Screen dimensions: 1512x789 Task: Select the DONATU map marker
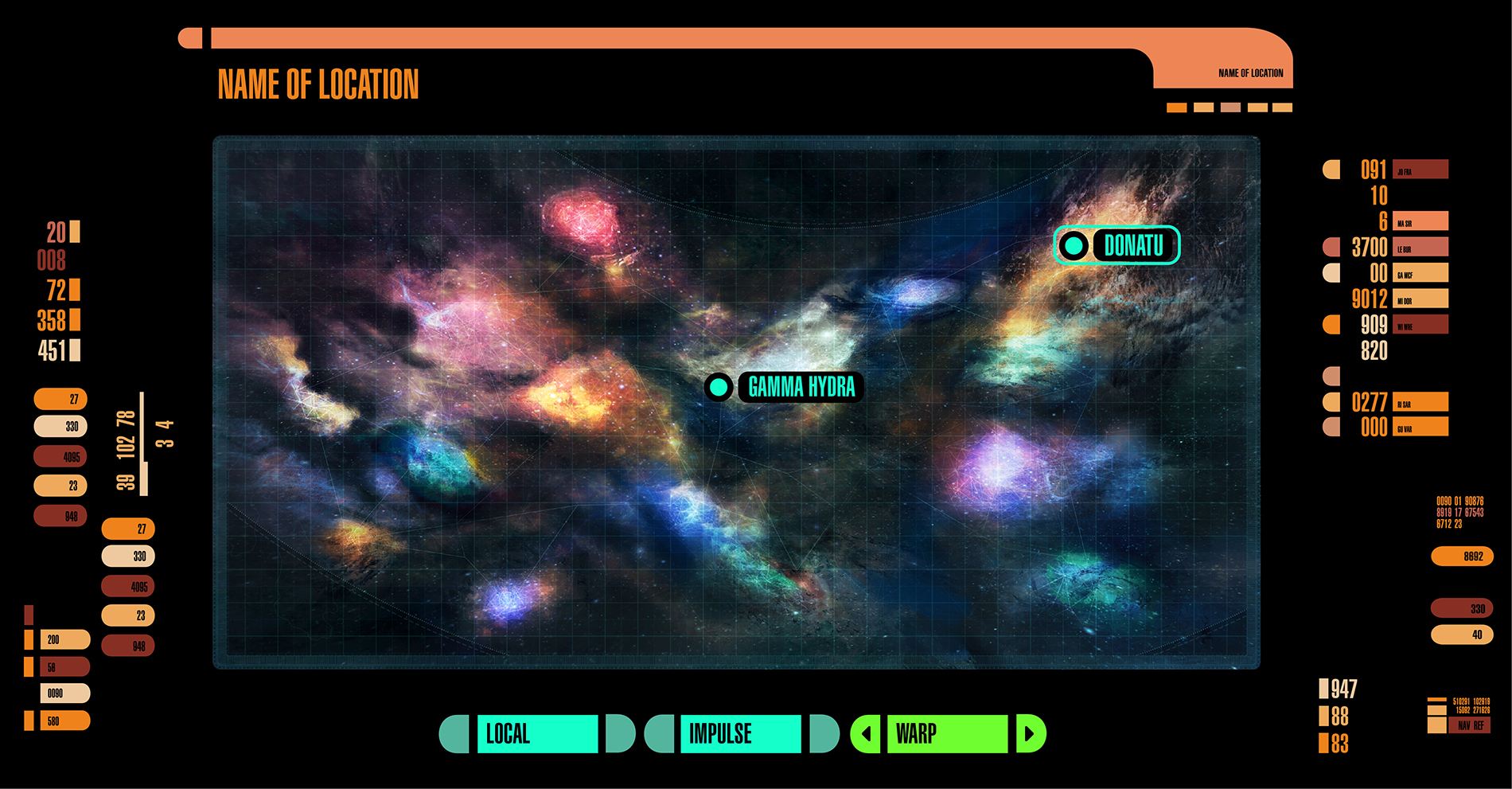(1116, 245)
